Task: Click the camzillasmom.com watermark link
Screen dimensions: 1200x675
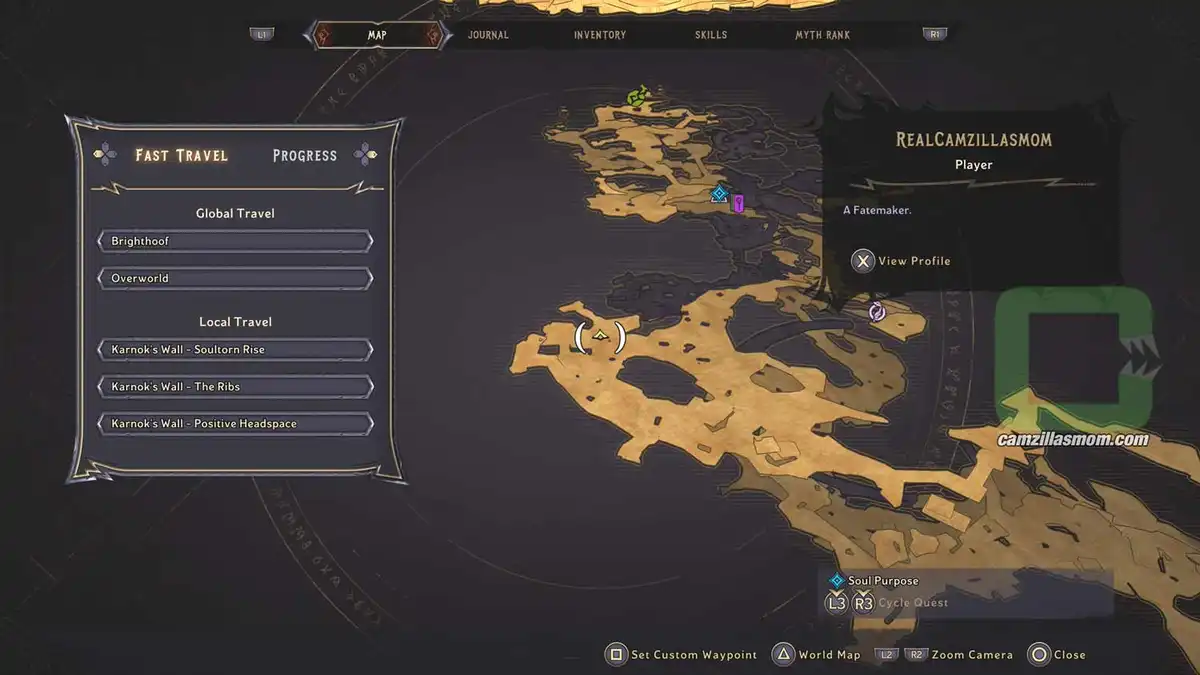Action: point(1072,439)
